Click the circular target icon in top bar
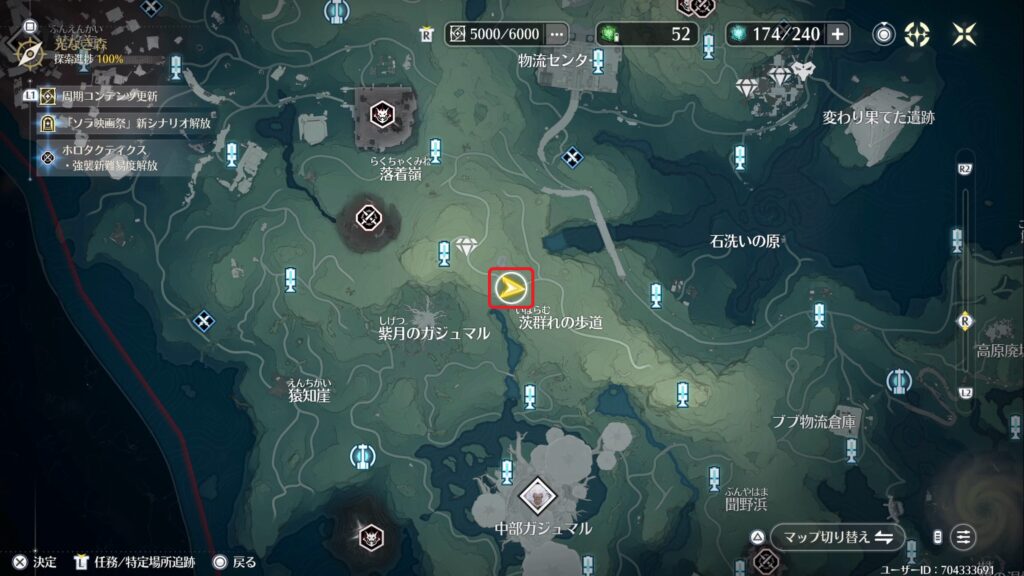This screenshot has height=576, width=1024. click(x=884, y=34)
